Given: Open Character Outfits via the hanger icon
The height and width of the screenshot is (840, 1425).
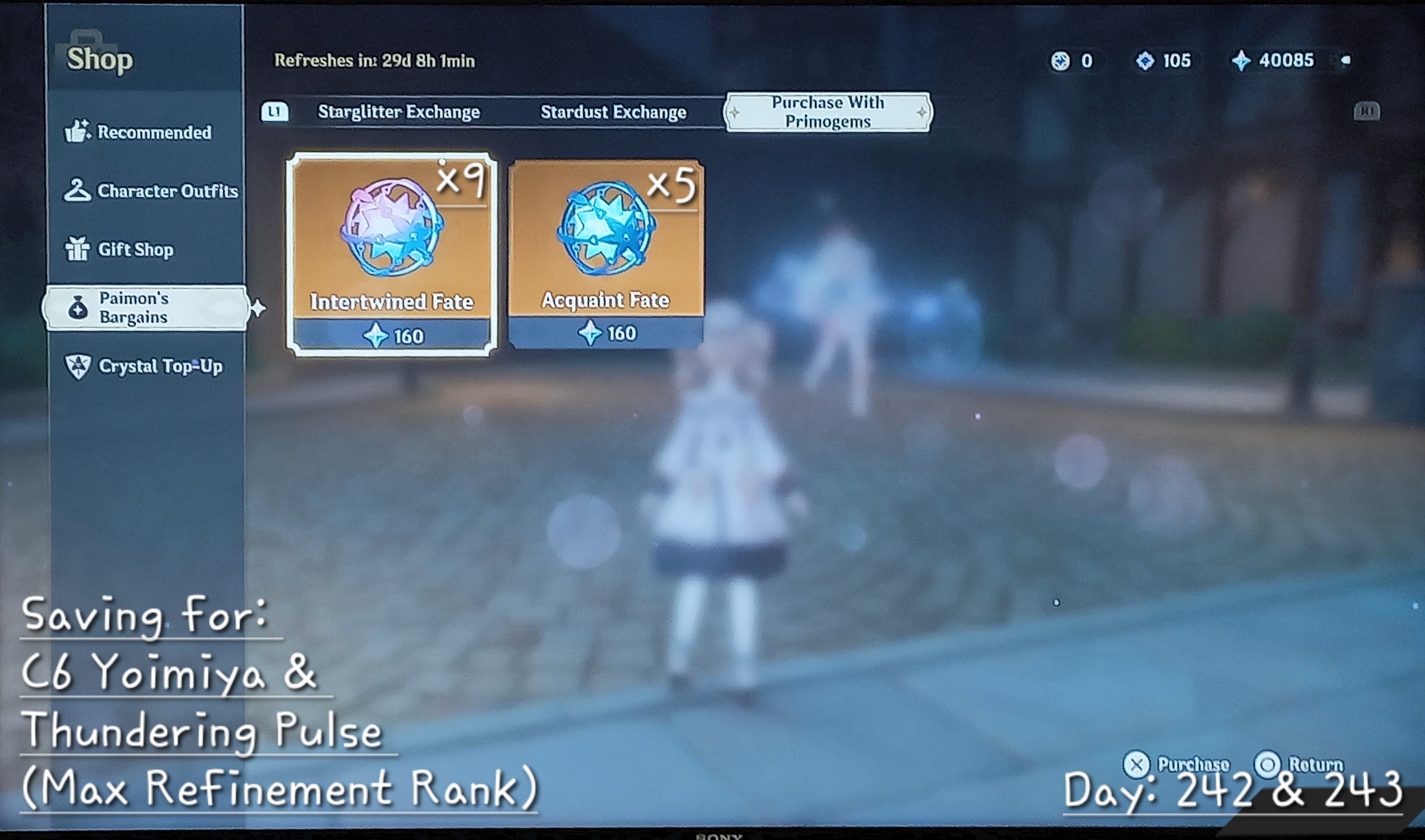Looking at the screenshot, I should click(x=77, y=191).
